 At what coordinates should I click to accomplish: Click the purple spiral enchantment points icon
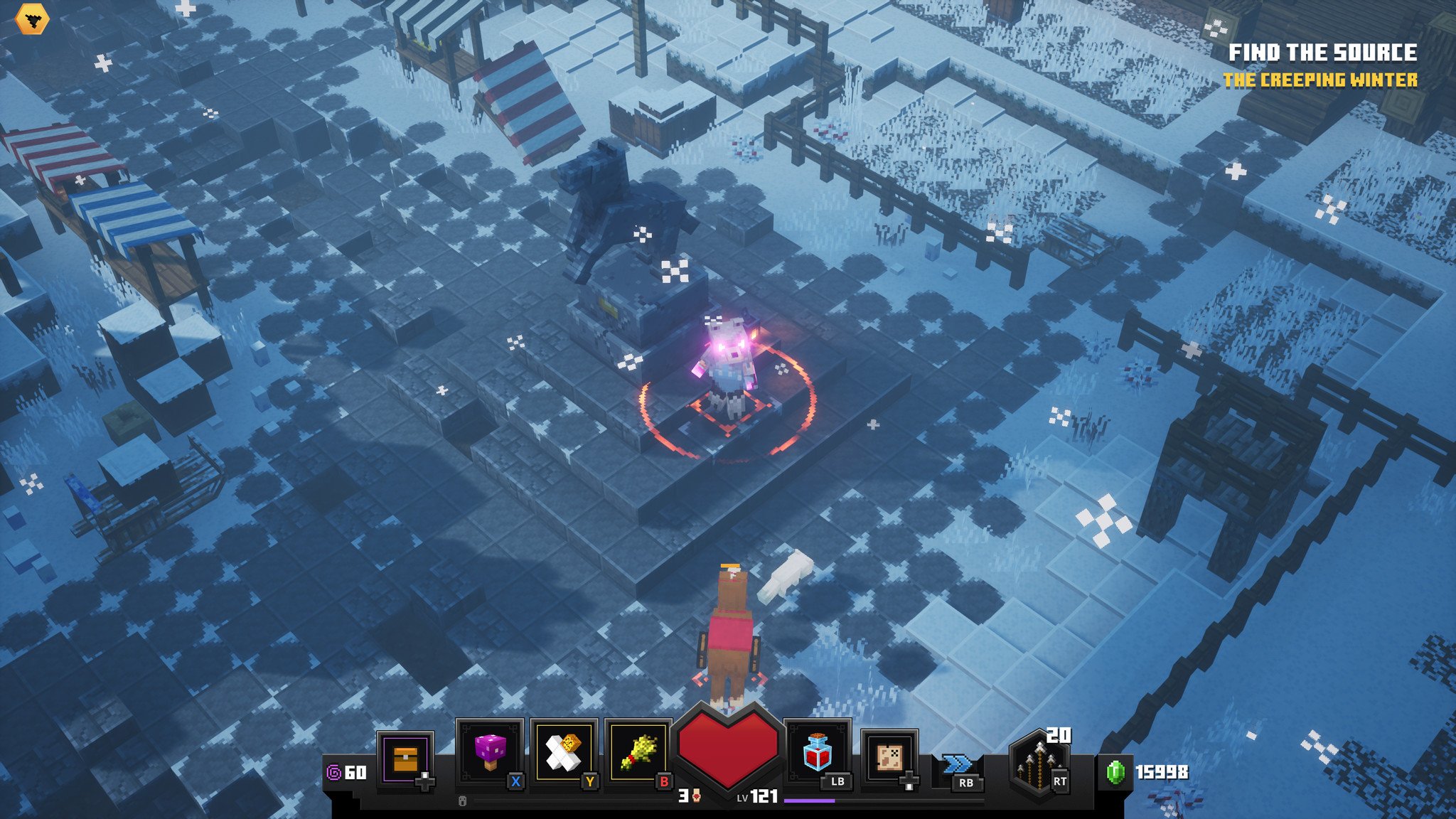click(333, 773)
